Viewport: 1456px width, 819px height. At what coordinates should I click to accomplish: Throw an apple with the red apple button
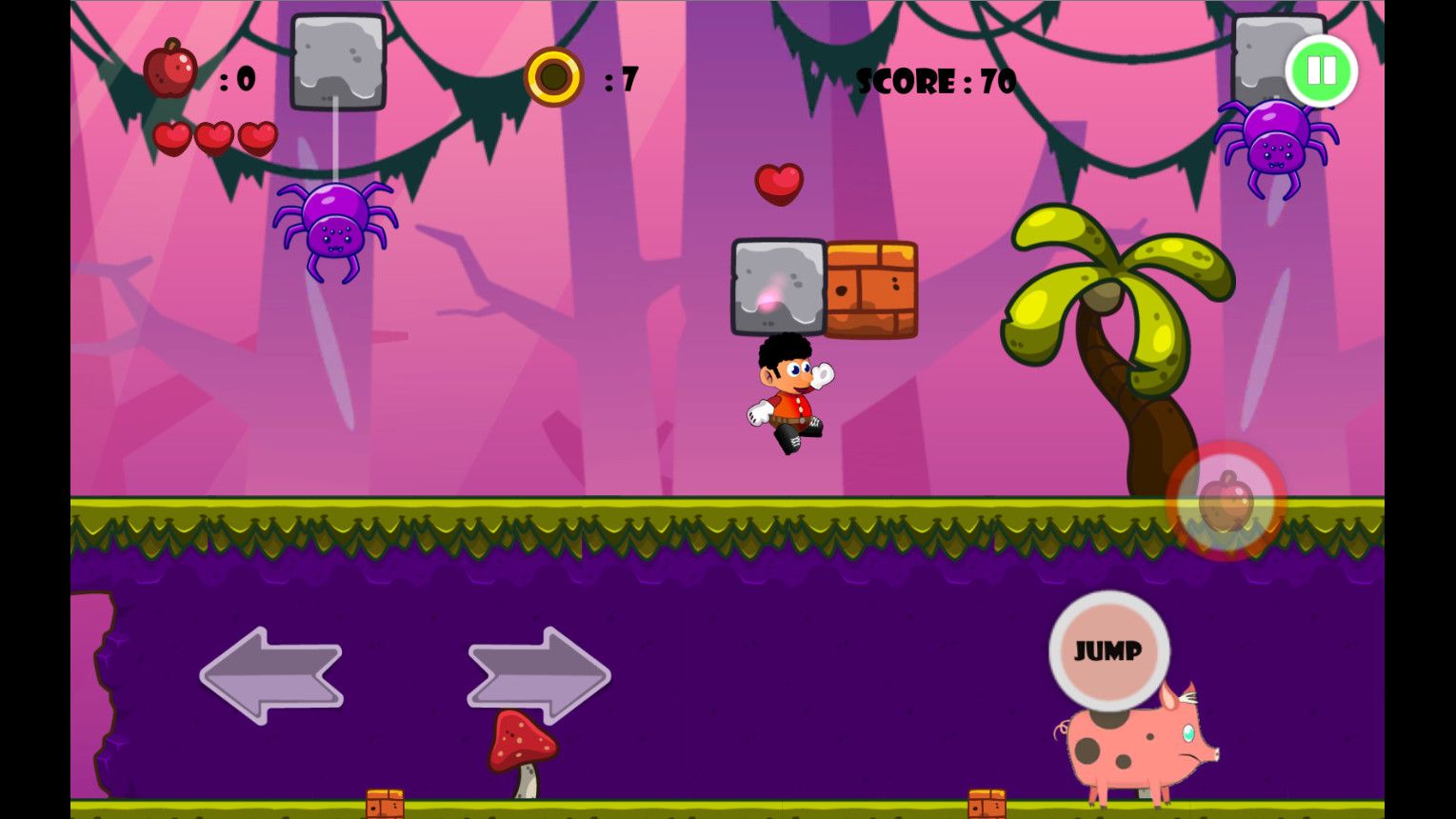[x=1226, y=501]
